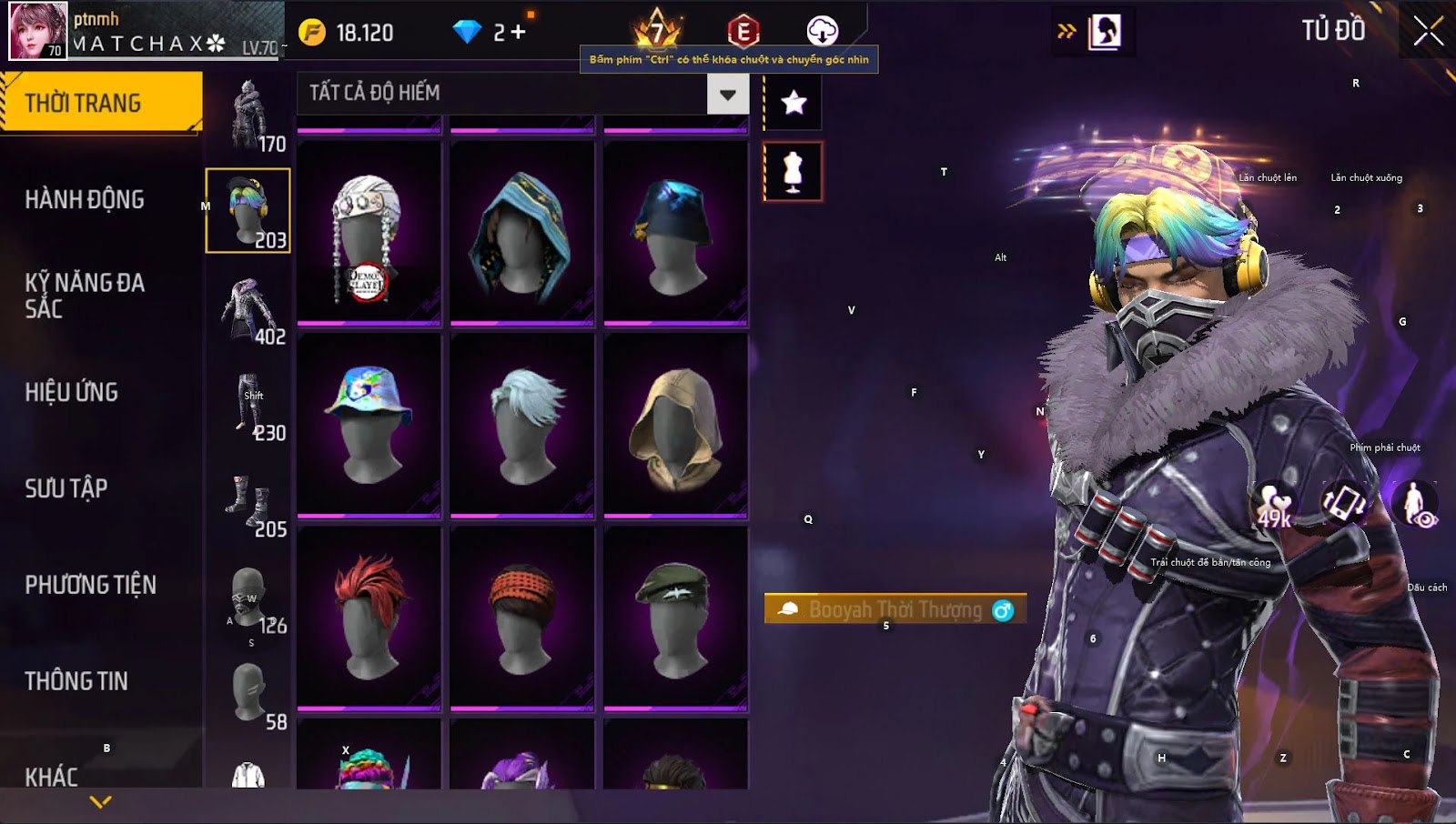Go to the Phương Tiện tab

(x=91, y=585)
